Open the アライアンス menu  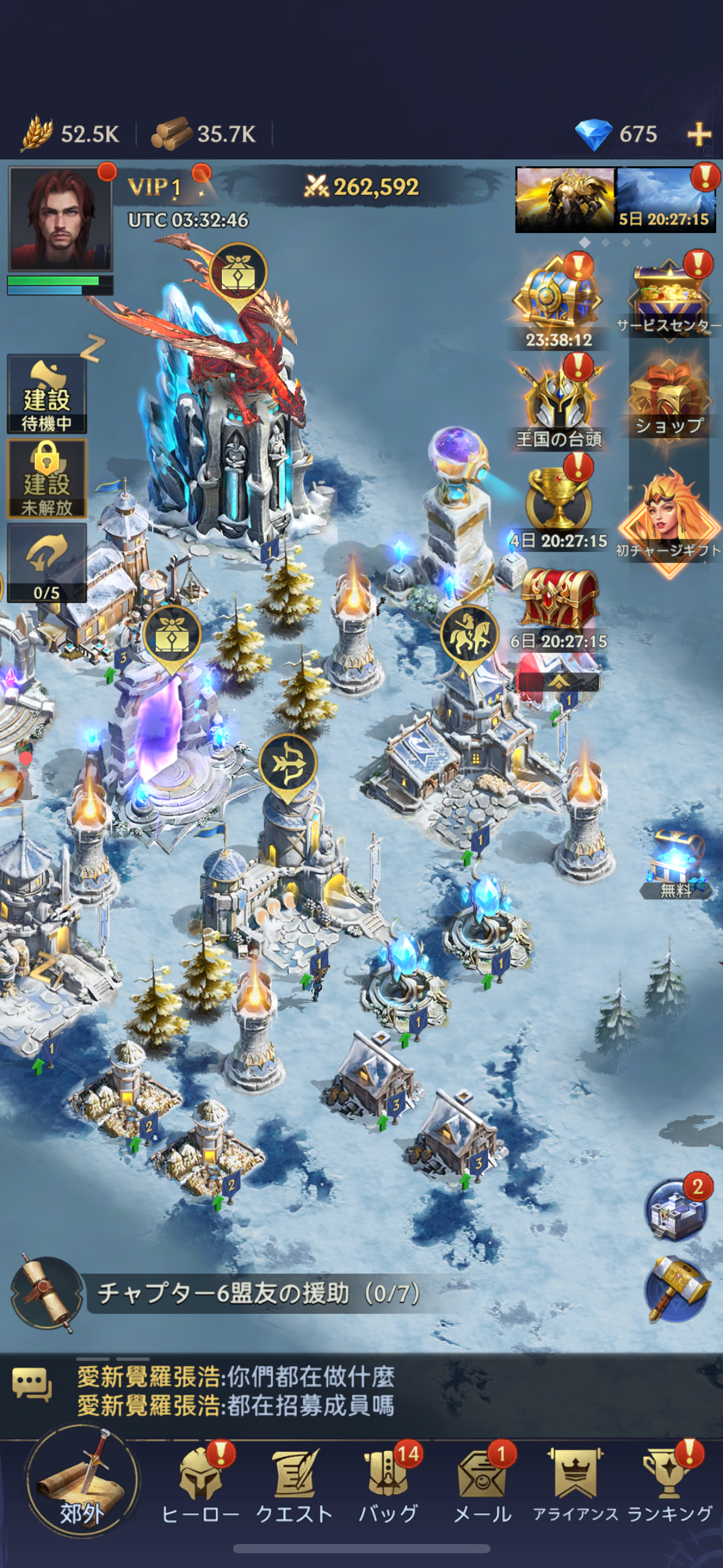[575, 1485]
